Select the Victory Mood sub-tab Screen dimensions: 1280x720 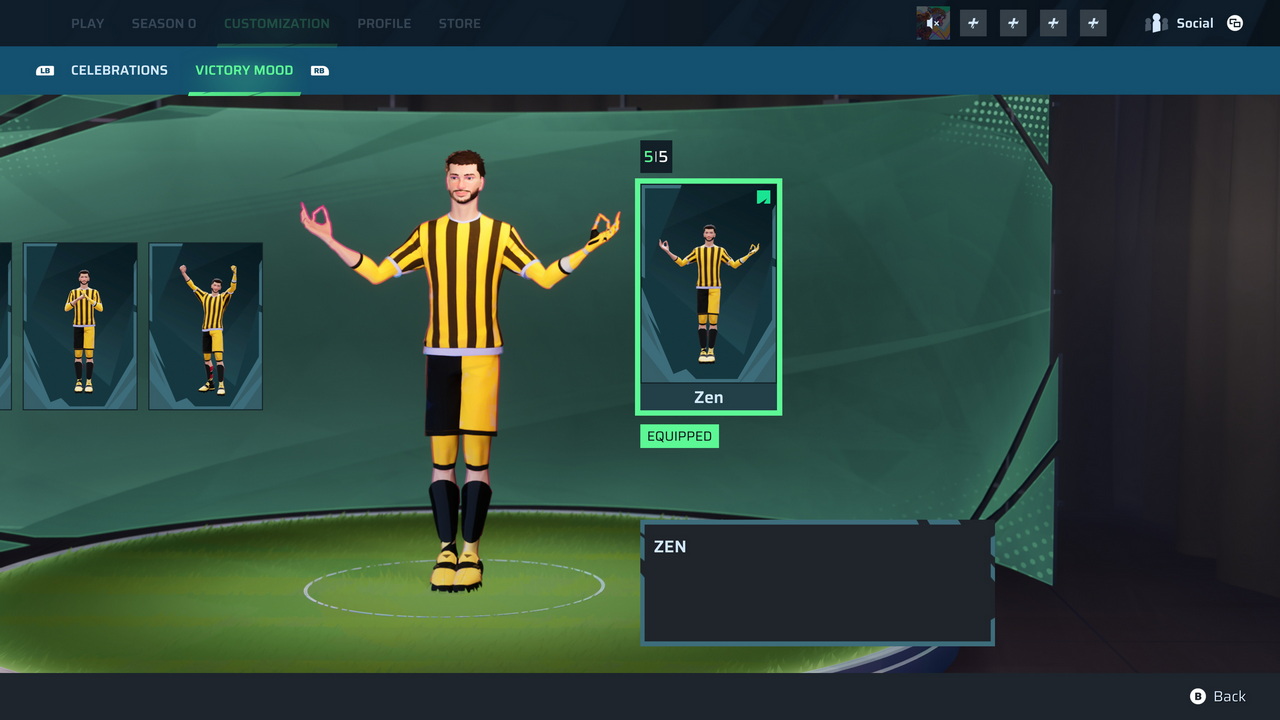244,70
